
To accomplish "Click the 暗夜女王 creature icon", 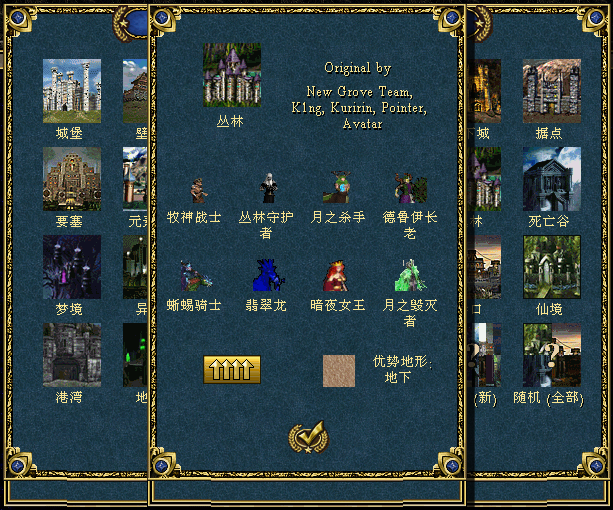I will coord(336,276).
